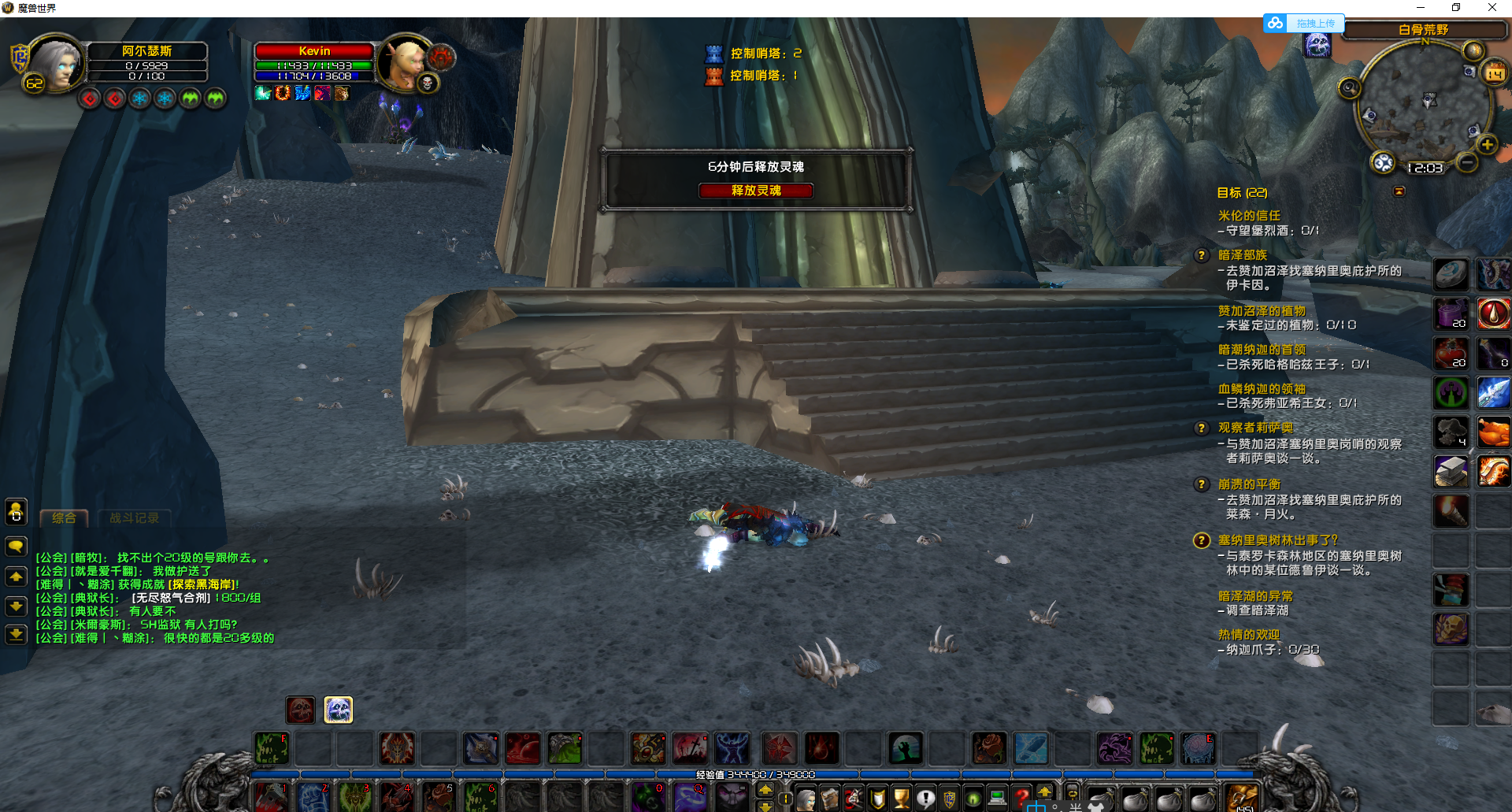Select the 热情的欢迎 quest entry

(x=1249, y=634)
